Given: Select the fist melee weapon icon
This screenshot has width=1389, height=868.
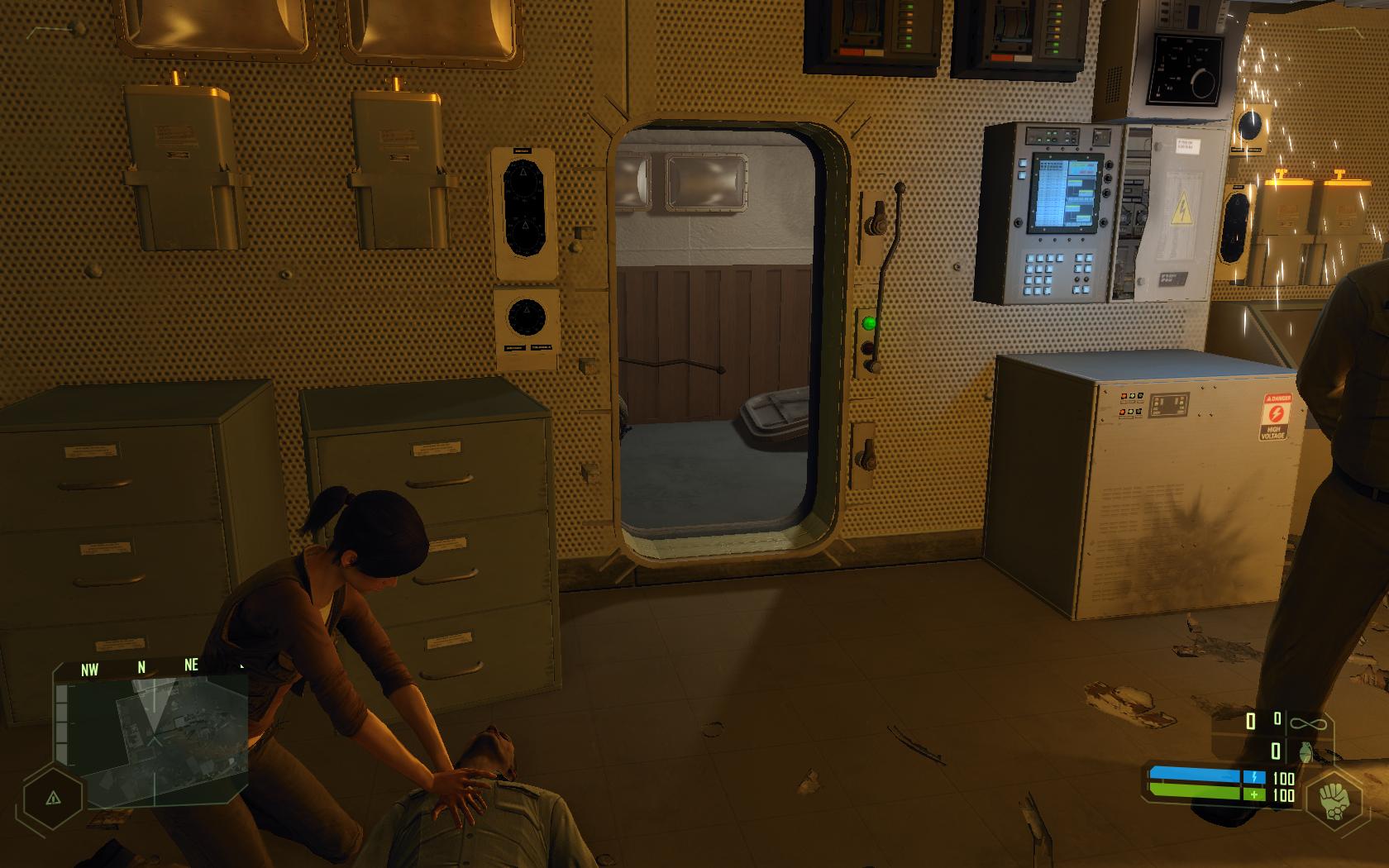Looking at the screenshot, I should tap(1334, 799).
